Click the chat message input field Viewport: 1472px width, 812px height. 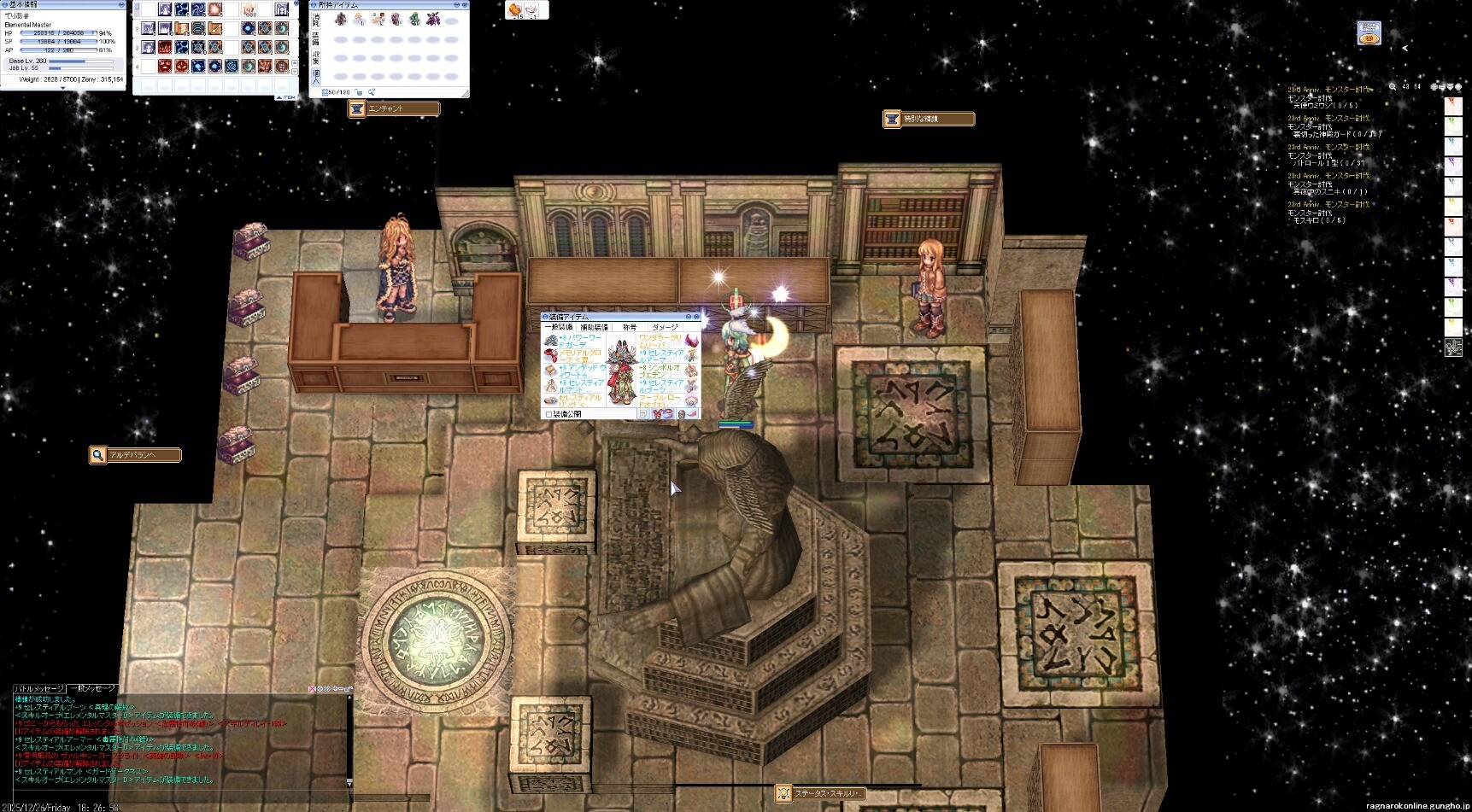[171, 794]
